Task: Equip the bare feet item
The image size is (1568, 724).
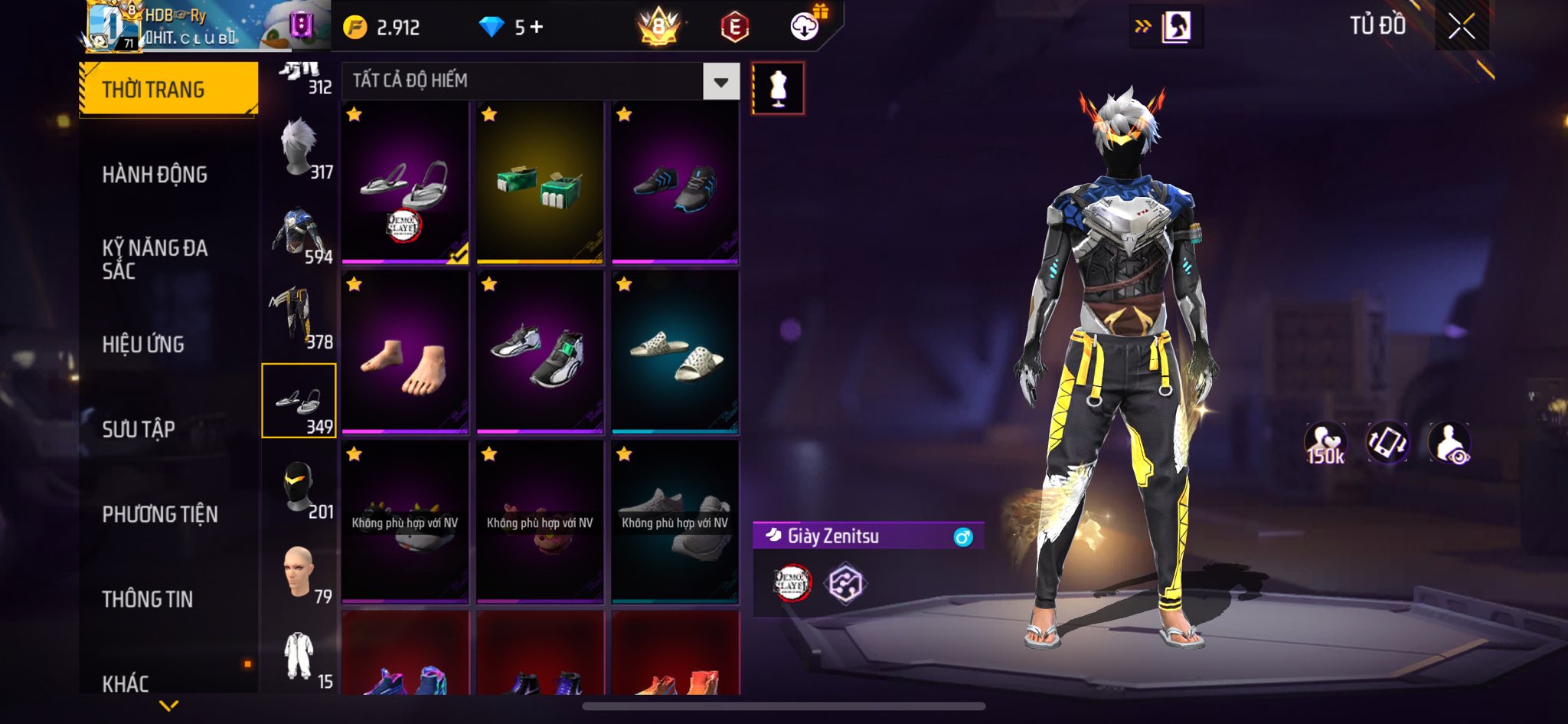Action: [x=405, y=353]
